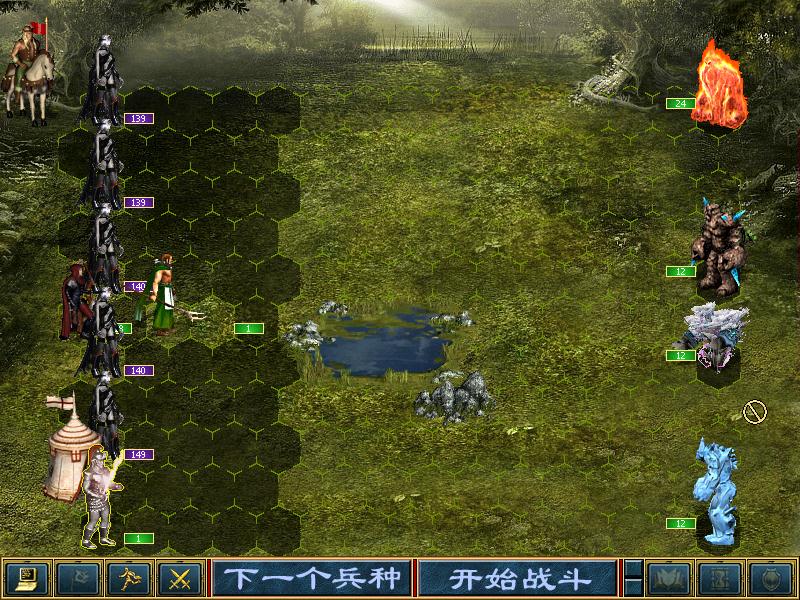This screenshot has width=800, height=600.
Task: Activate the shield defend button
Action: point(769,578)
